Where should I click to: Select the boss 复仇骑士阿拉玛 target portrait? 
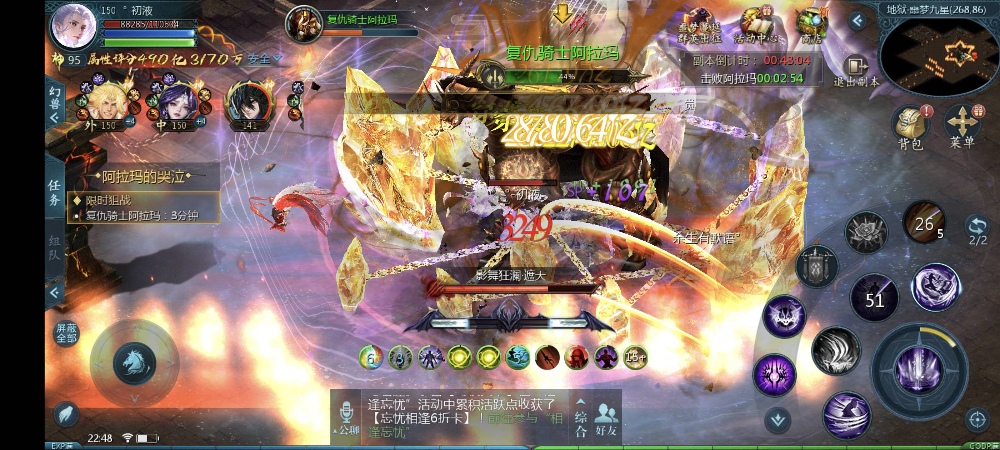tap(303, 23)
